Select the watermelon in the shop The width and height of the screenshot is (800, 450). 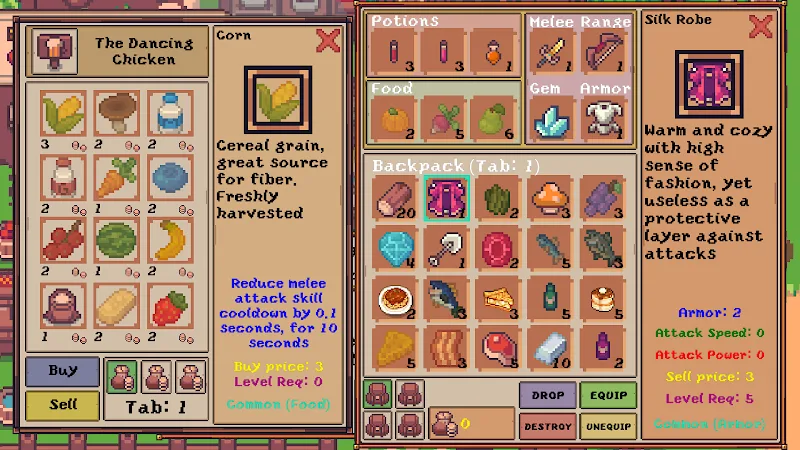pos(116,239)
